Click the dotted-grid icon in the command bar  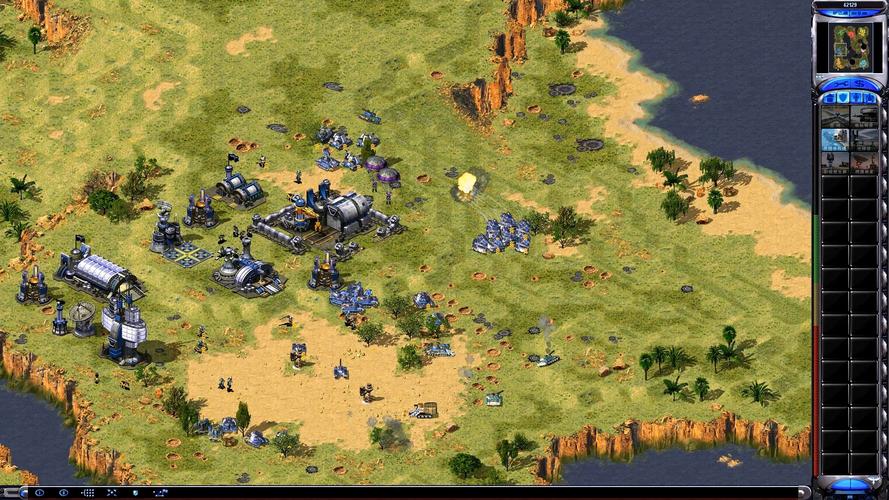coord(88,493)
